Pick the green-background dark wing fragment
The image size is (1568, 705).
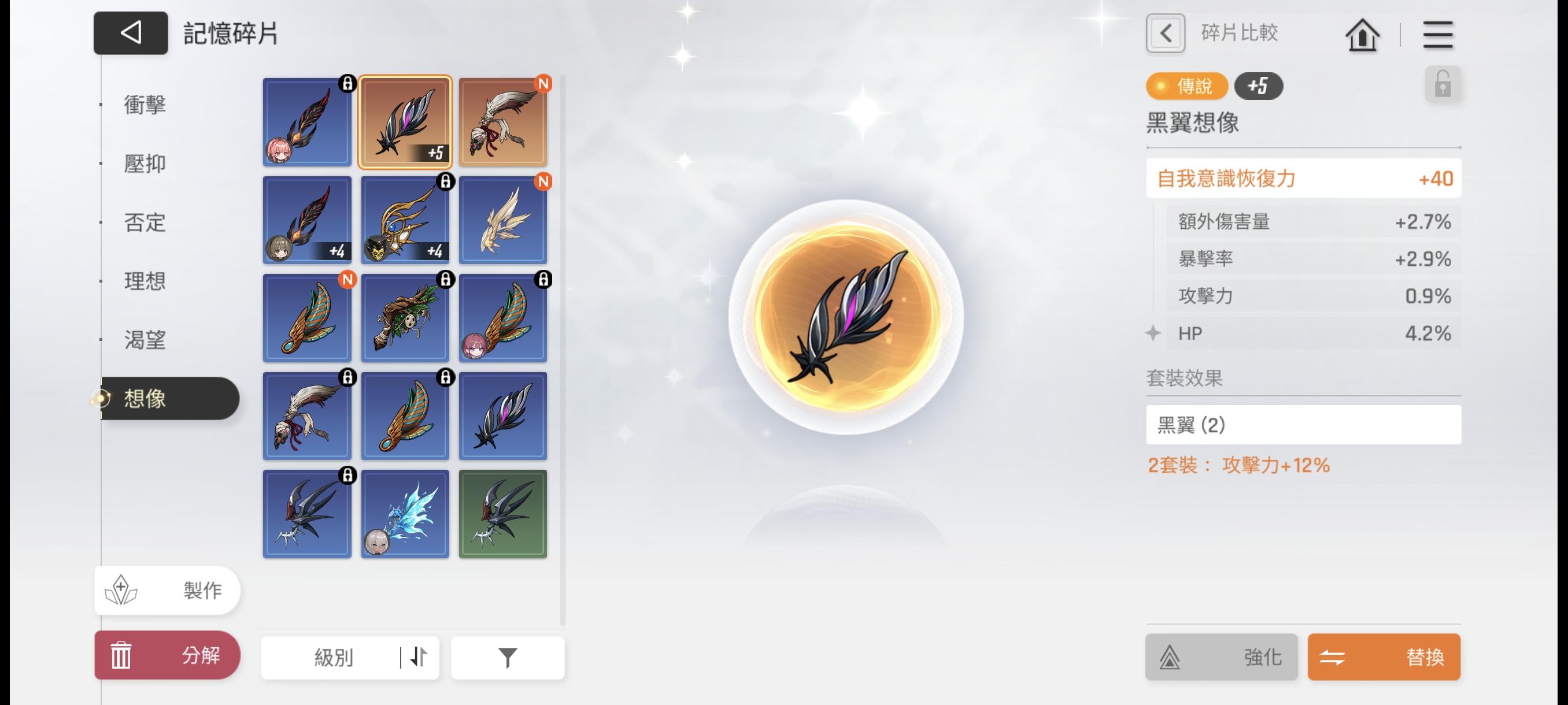(x=503, y=514)
